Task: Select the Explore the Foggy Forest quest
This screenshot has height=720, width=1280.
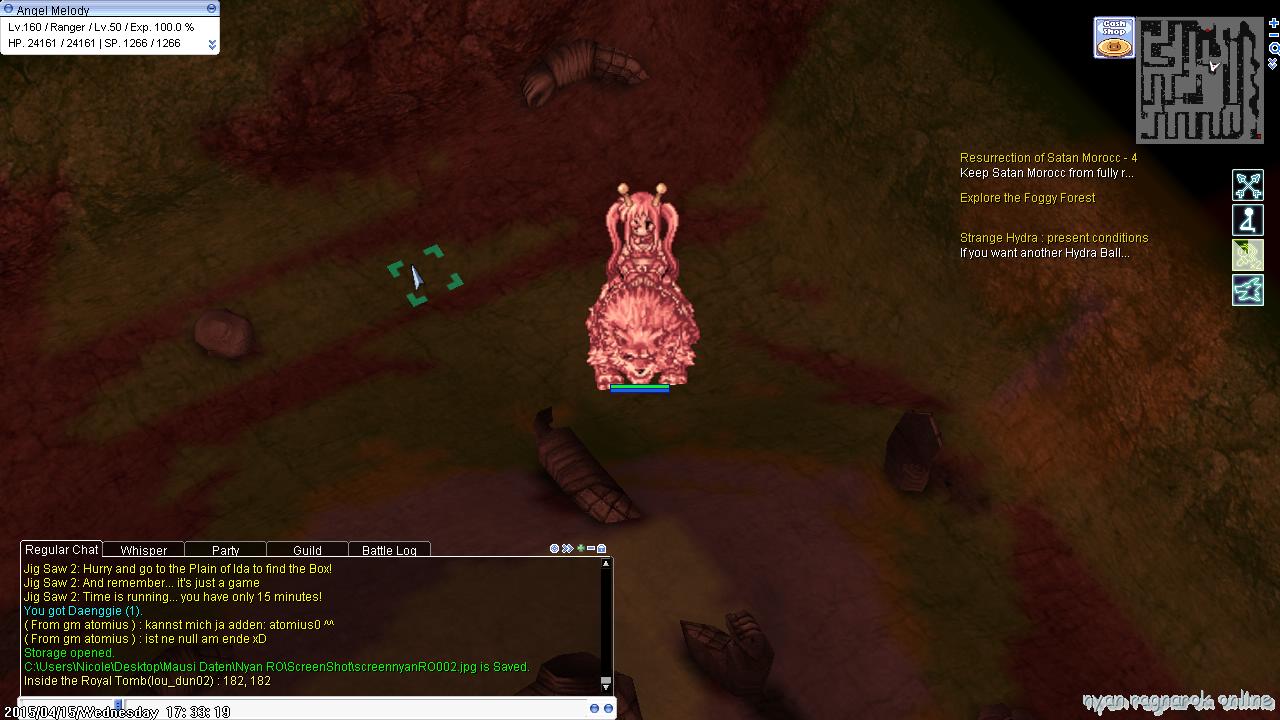Action: (1027, 198)
